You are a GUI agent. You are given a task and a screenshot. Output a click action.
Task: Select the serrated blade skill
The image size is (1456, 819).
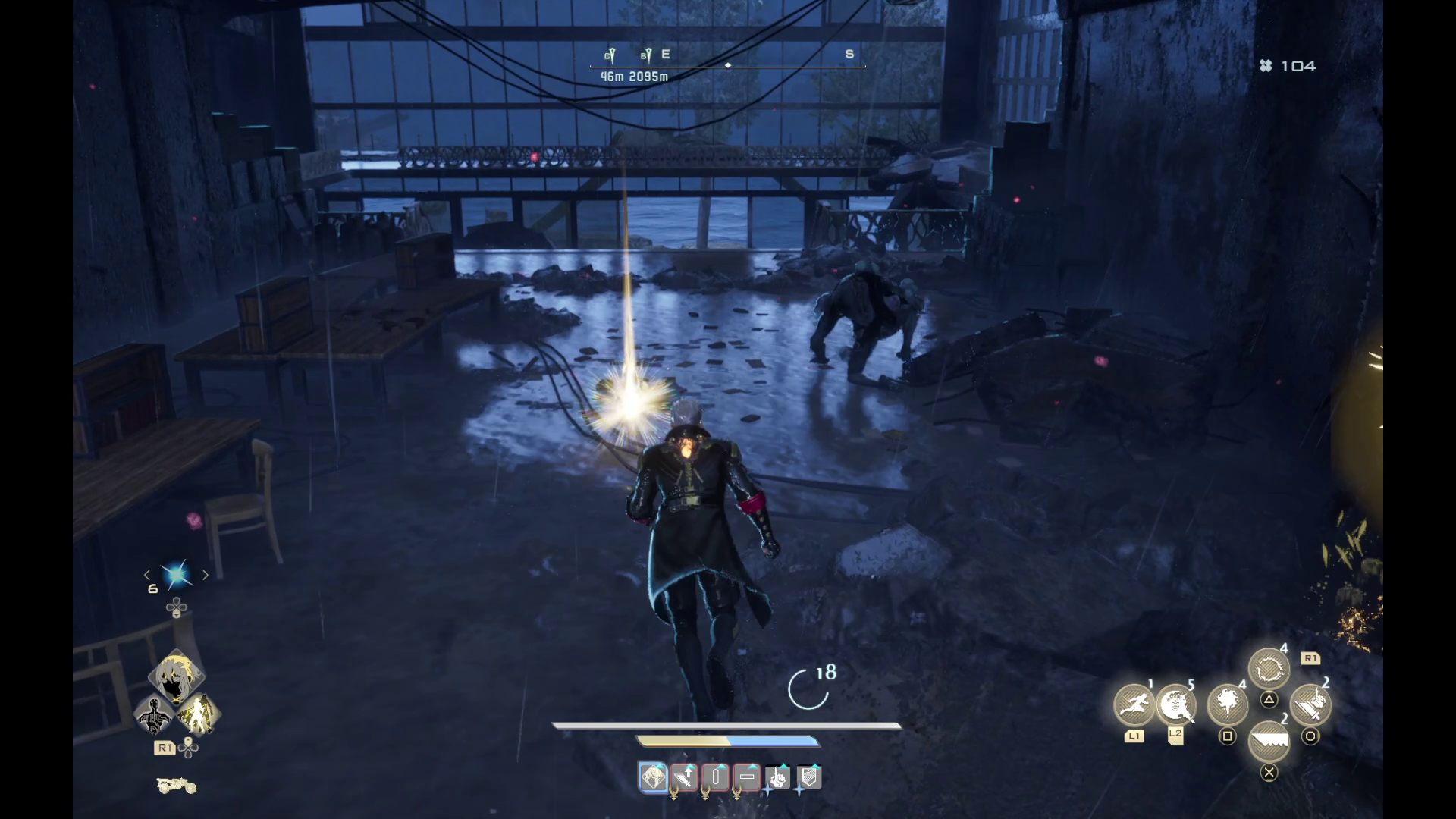coord(1269,741)
